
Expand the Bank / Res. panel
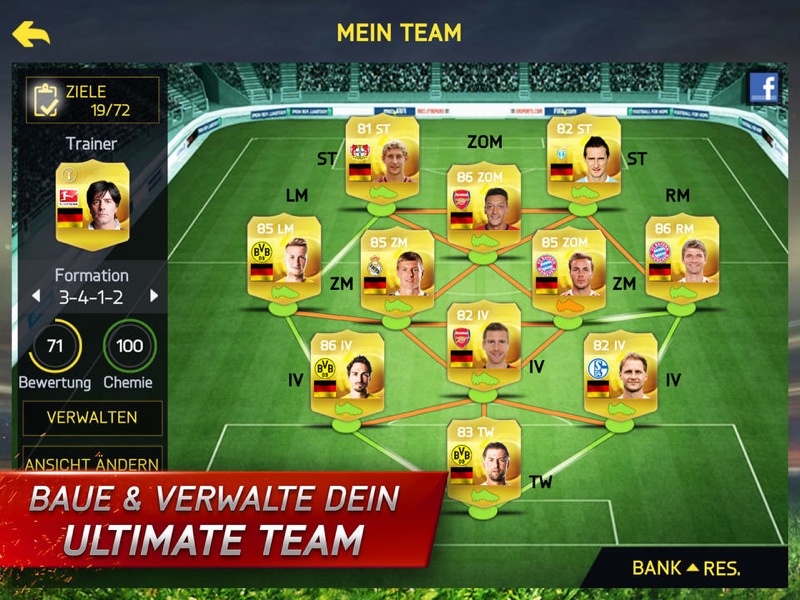pos(686,568)
